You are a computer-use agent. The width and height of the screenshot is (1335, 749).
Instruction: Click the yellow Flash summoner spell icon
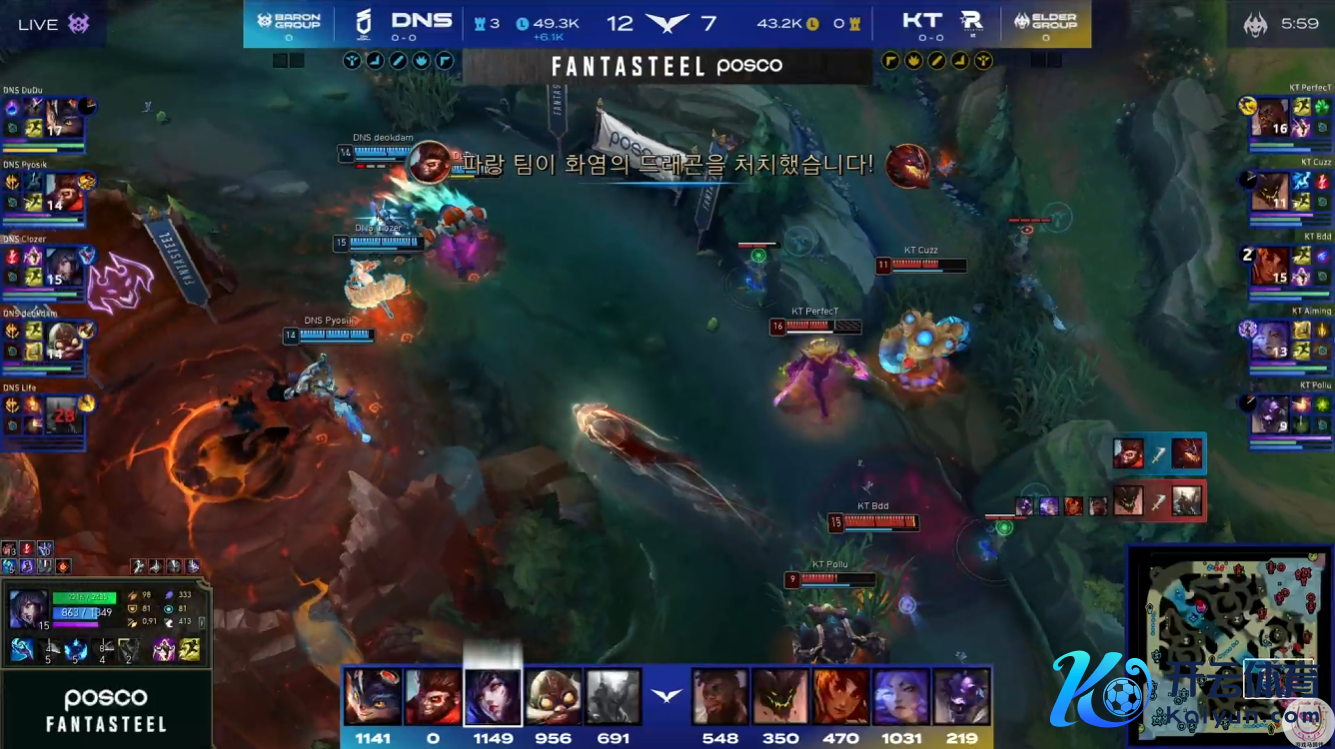[189, 650]
